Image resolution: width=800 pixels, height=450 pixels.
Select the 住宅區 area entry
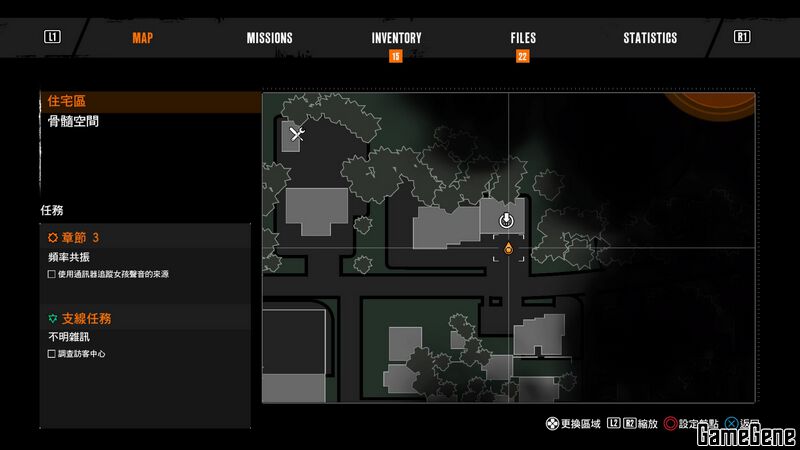[68, 101]
